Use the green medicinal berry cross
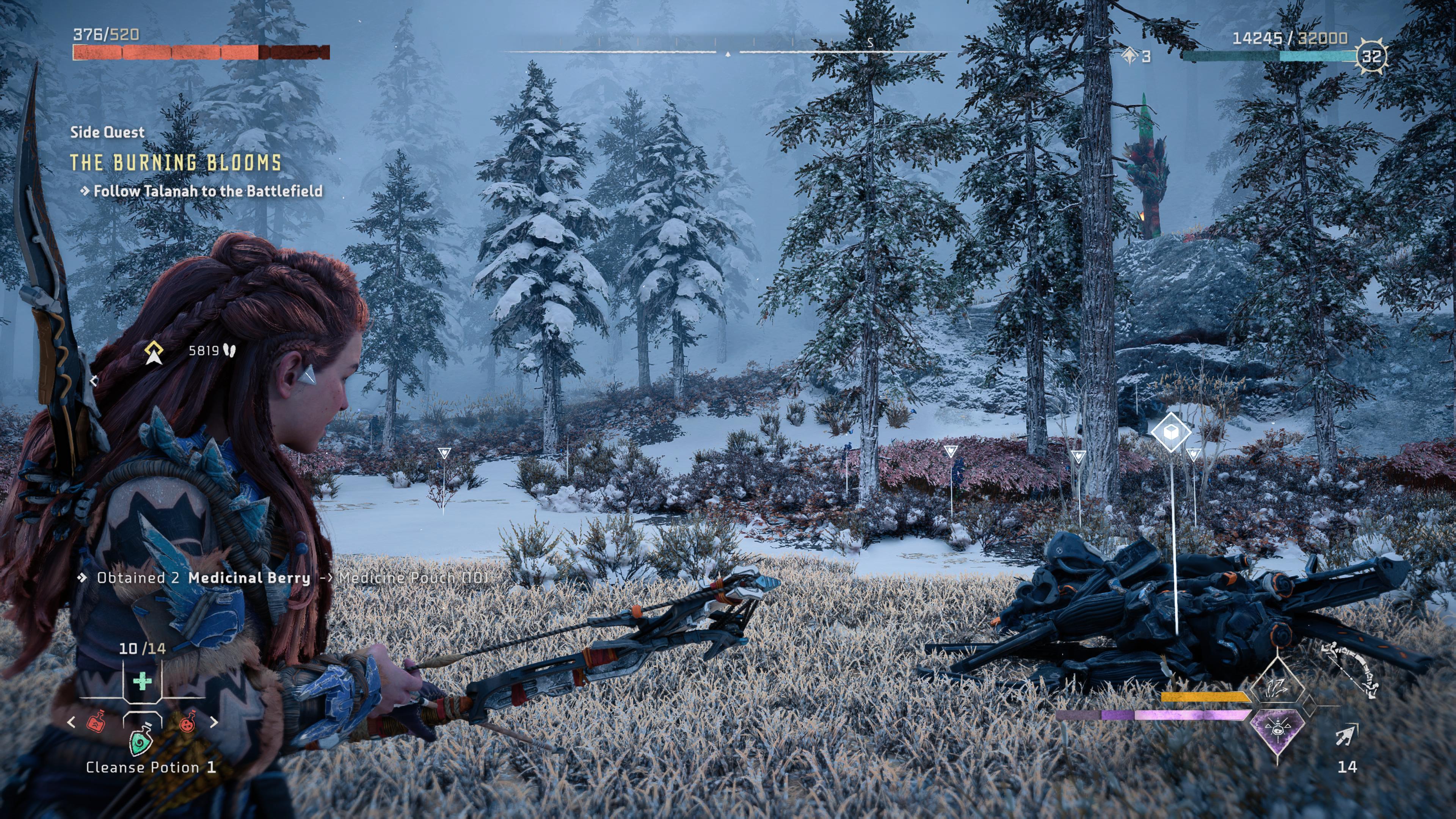The width and height of the screenshot is (1456, 819). 142,681
